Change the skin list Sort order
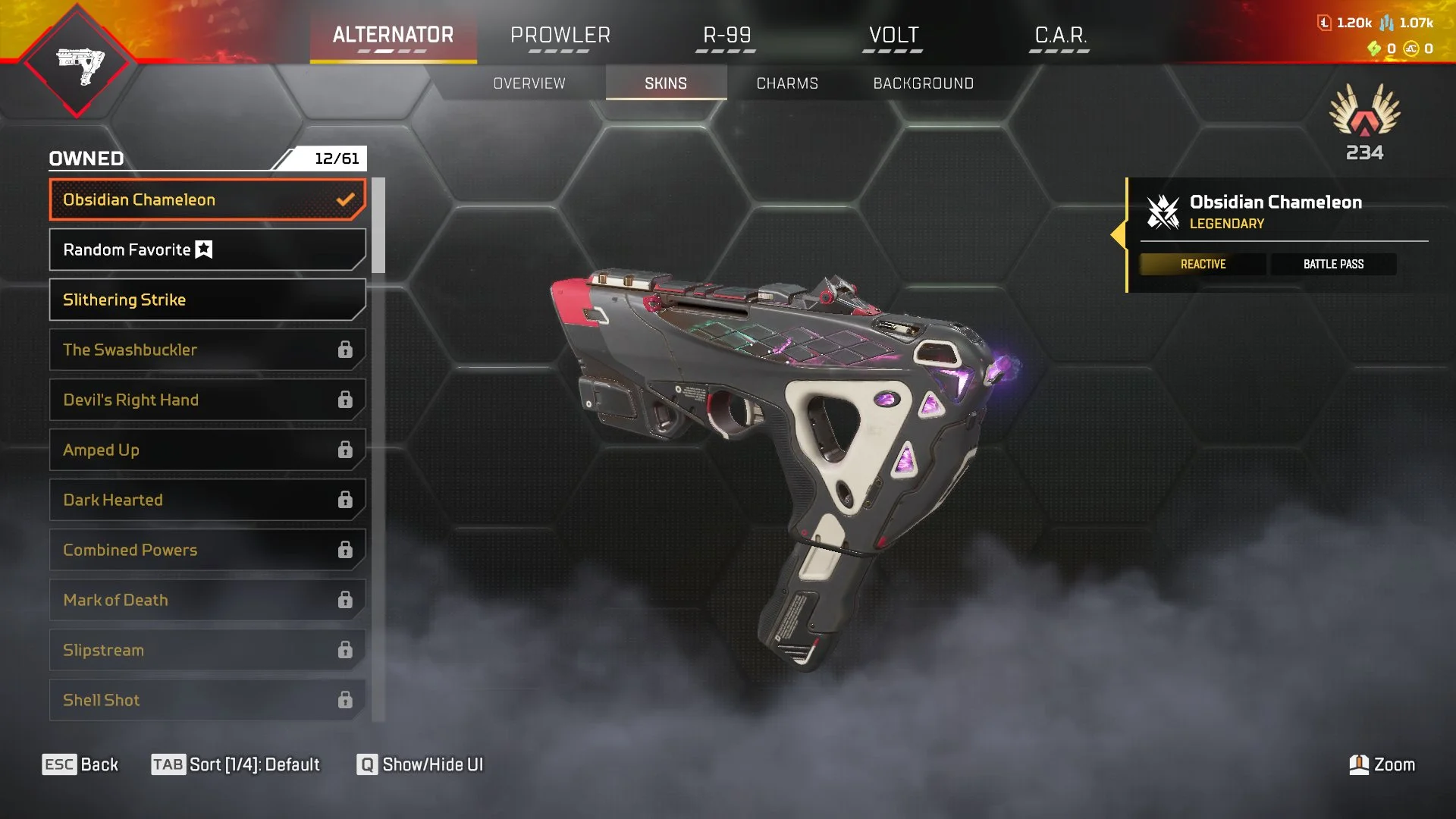The height and width of the screenshot is (819, 1456). [236, 764]
